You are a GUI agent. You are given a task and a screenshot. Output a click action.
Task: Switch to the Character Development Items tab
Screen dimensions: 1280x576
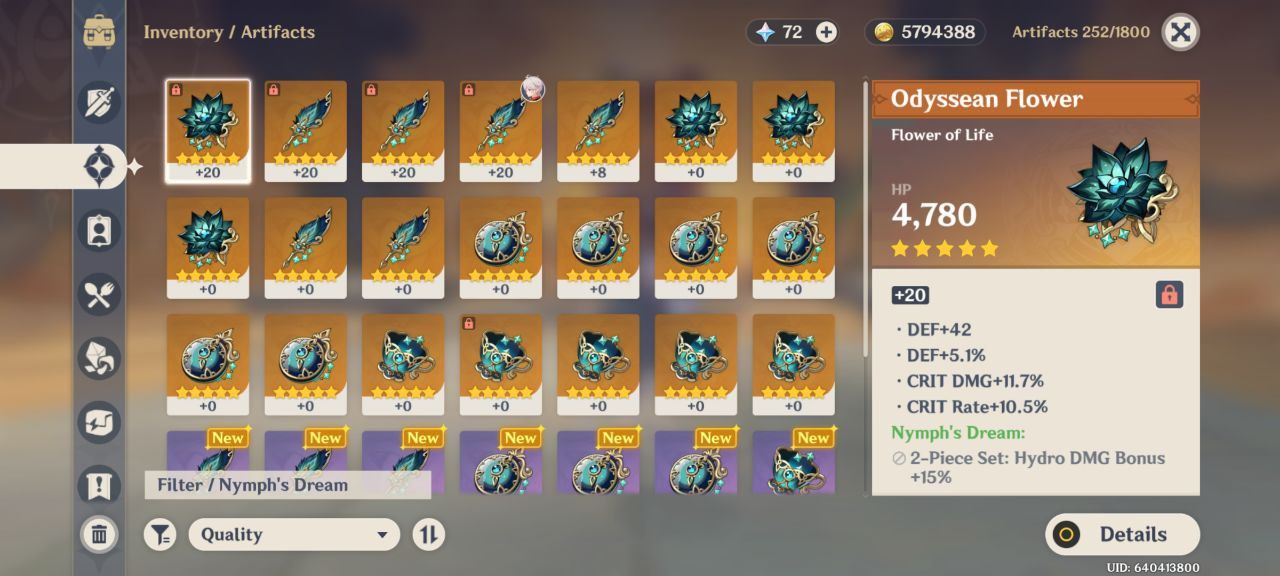[x=99, y=231]
